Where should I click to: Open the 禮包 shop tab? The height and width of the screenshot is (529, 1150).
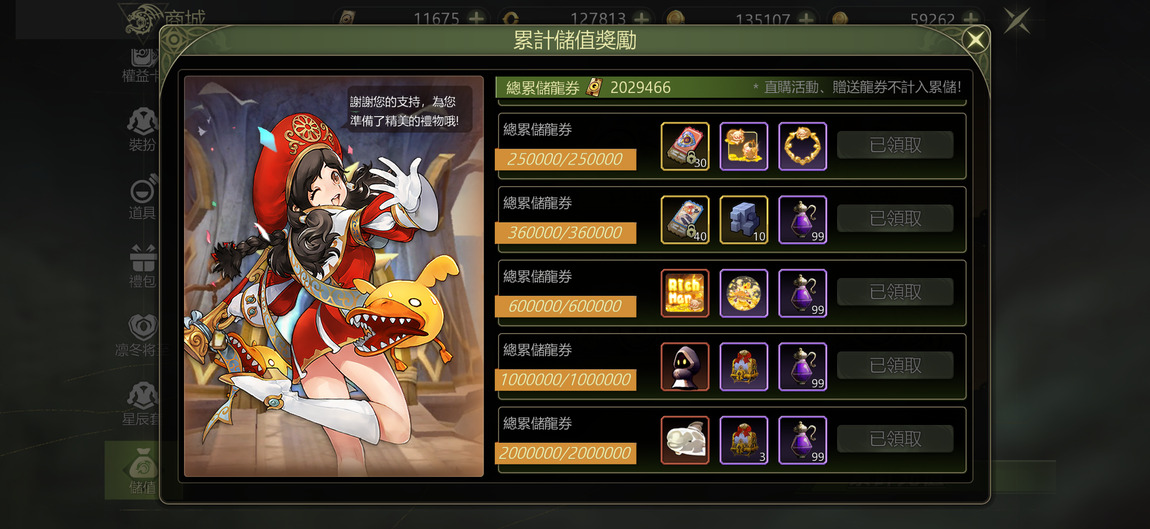[143, 265]
